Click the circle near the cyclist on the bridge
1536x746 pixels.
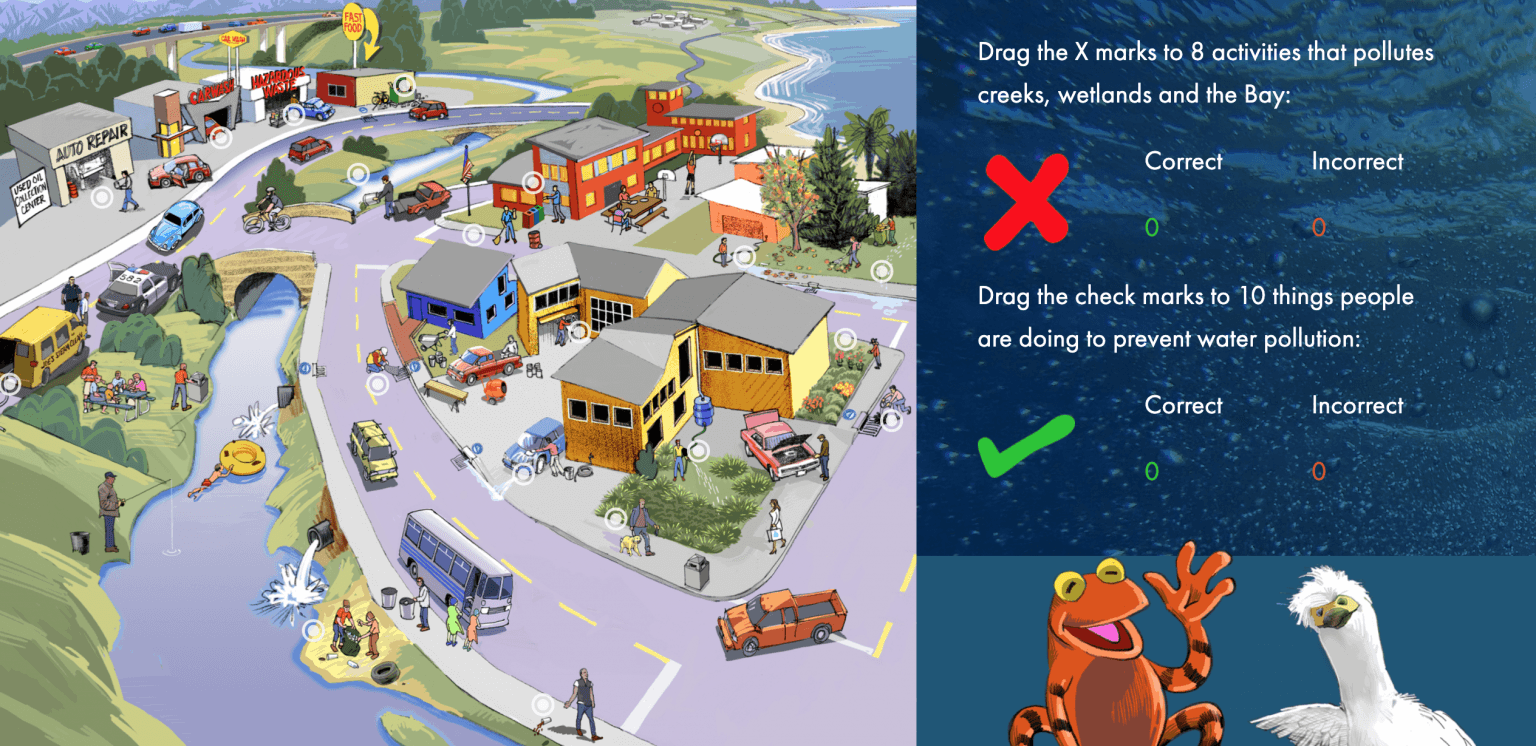click(x=359, y=172)
